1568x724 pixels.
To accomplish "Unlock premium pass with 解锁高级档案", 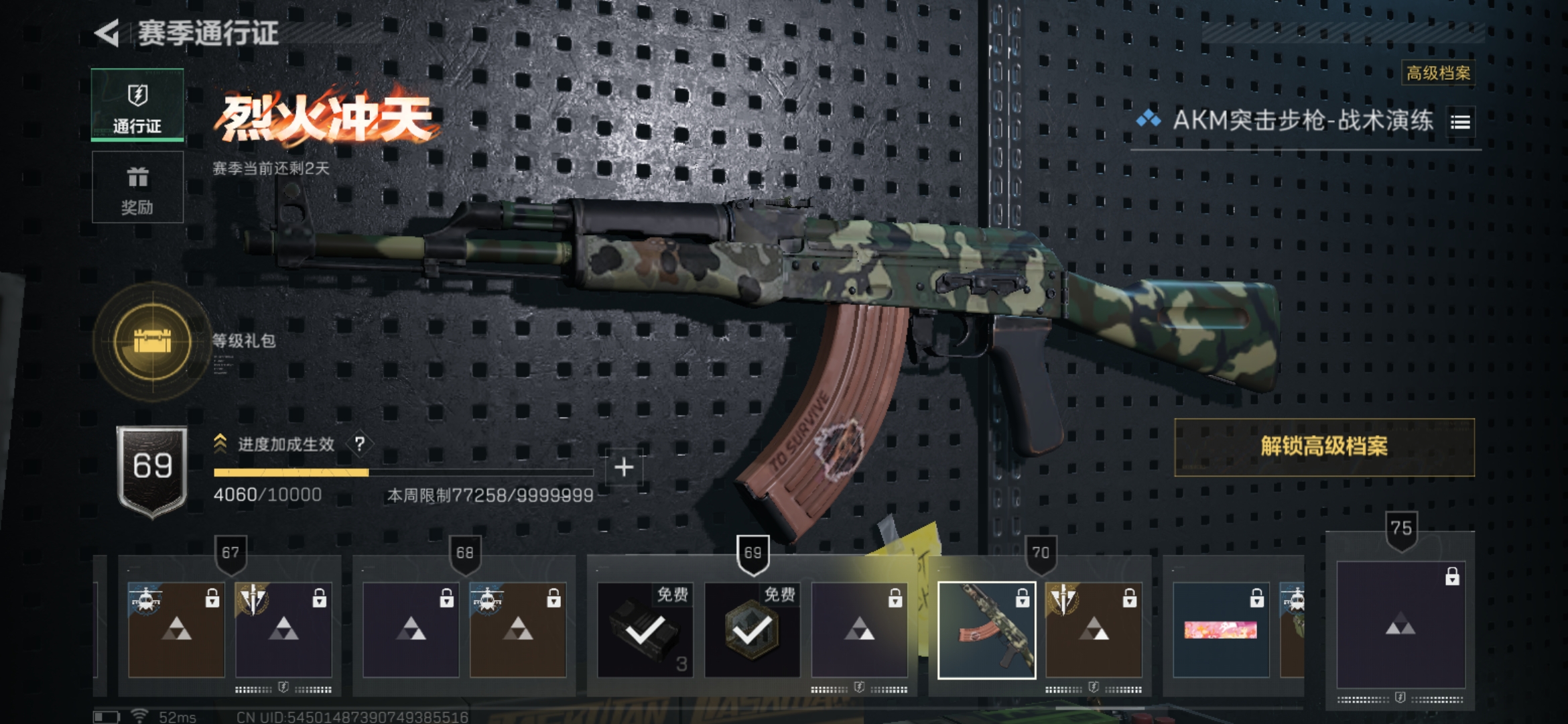I will [1324, 446].
